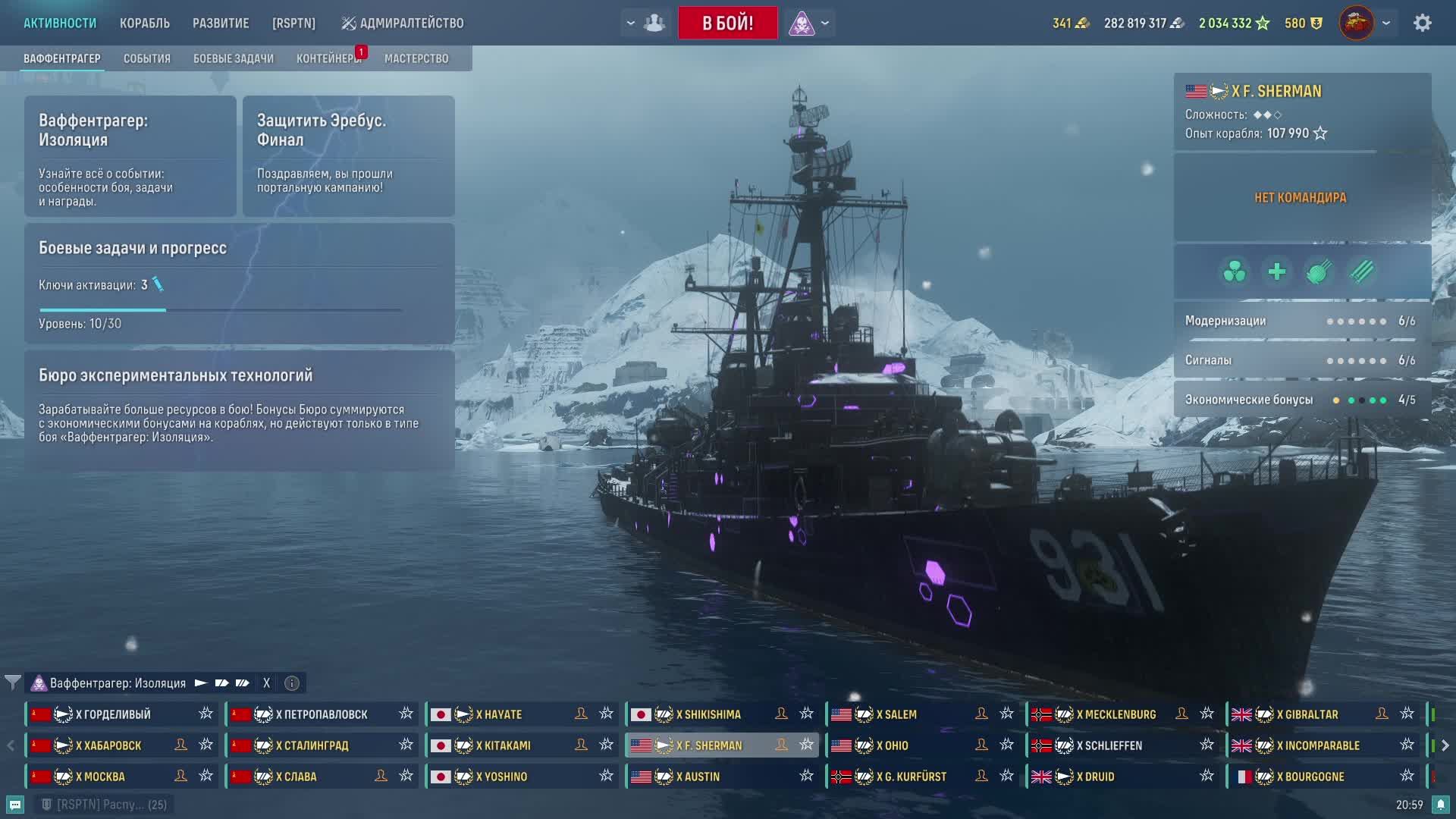Switch to the Мастерство tab

[416, 58]
